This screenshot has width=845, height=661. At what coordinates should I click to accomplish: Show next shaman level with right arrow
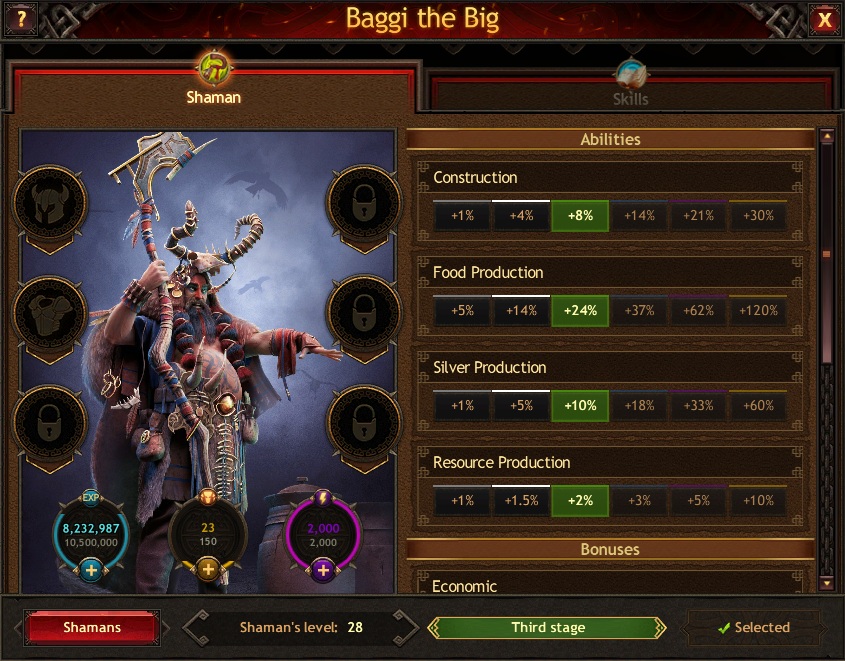[x=404, y=628]
